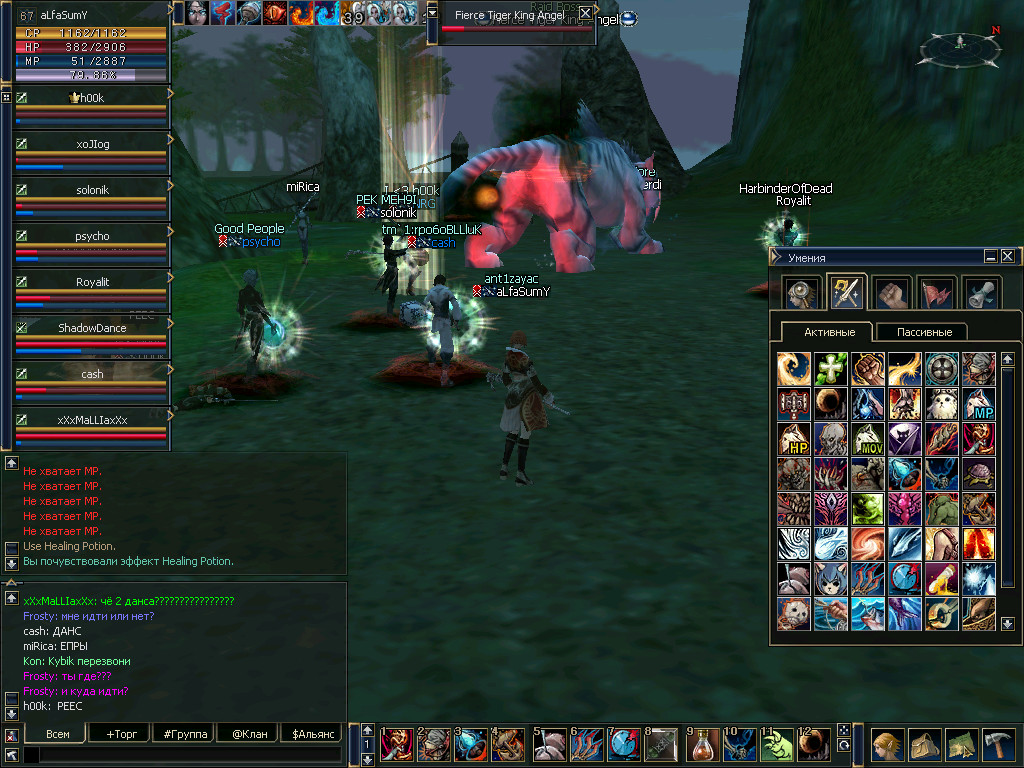Use the green cross healing skill
The height and width of the screenshot is (768, 1024).
(831, 368)
